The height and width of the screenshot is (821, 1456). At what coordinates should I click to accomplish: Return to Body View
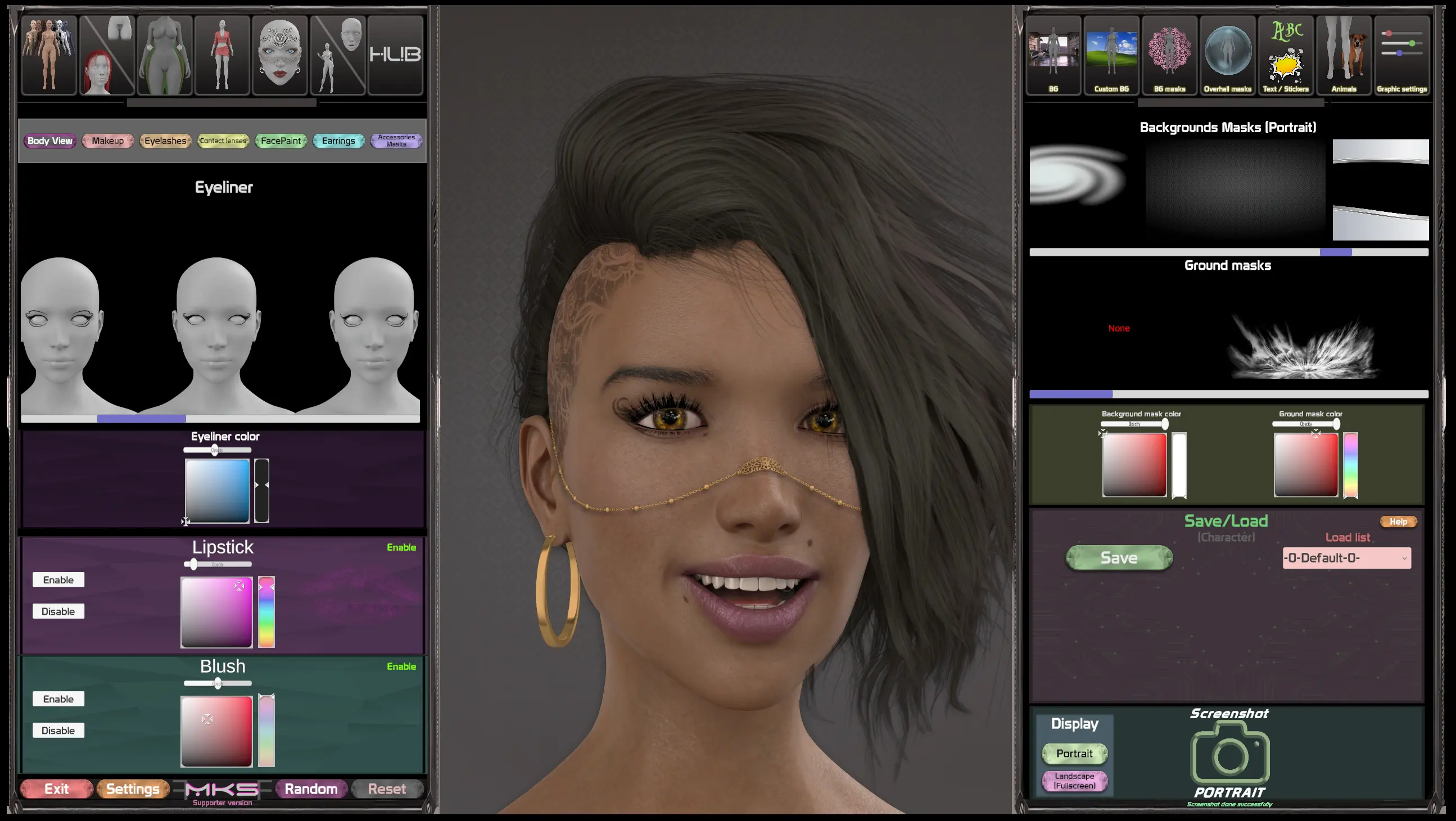(x=49, y=140)
